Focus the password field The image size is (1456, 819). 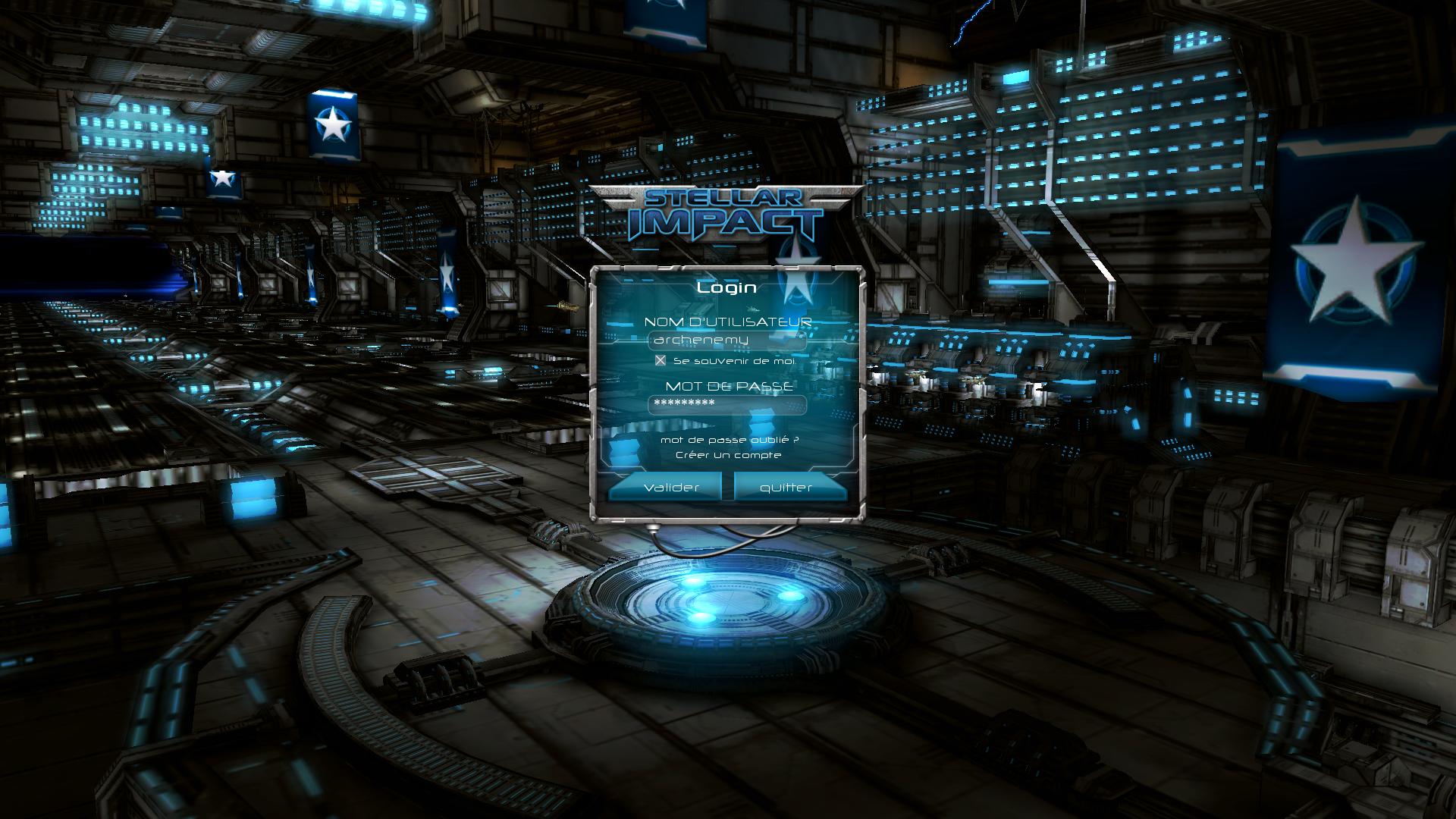click(x=726, y=403)
